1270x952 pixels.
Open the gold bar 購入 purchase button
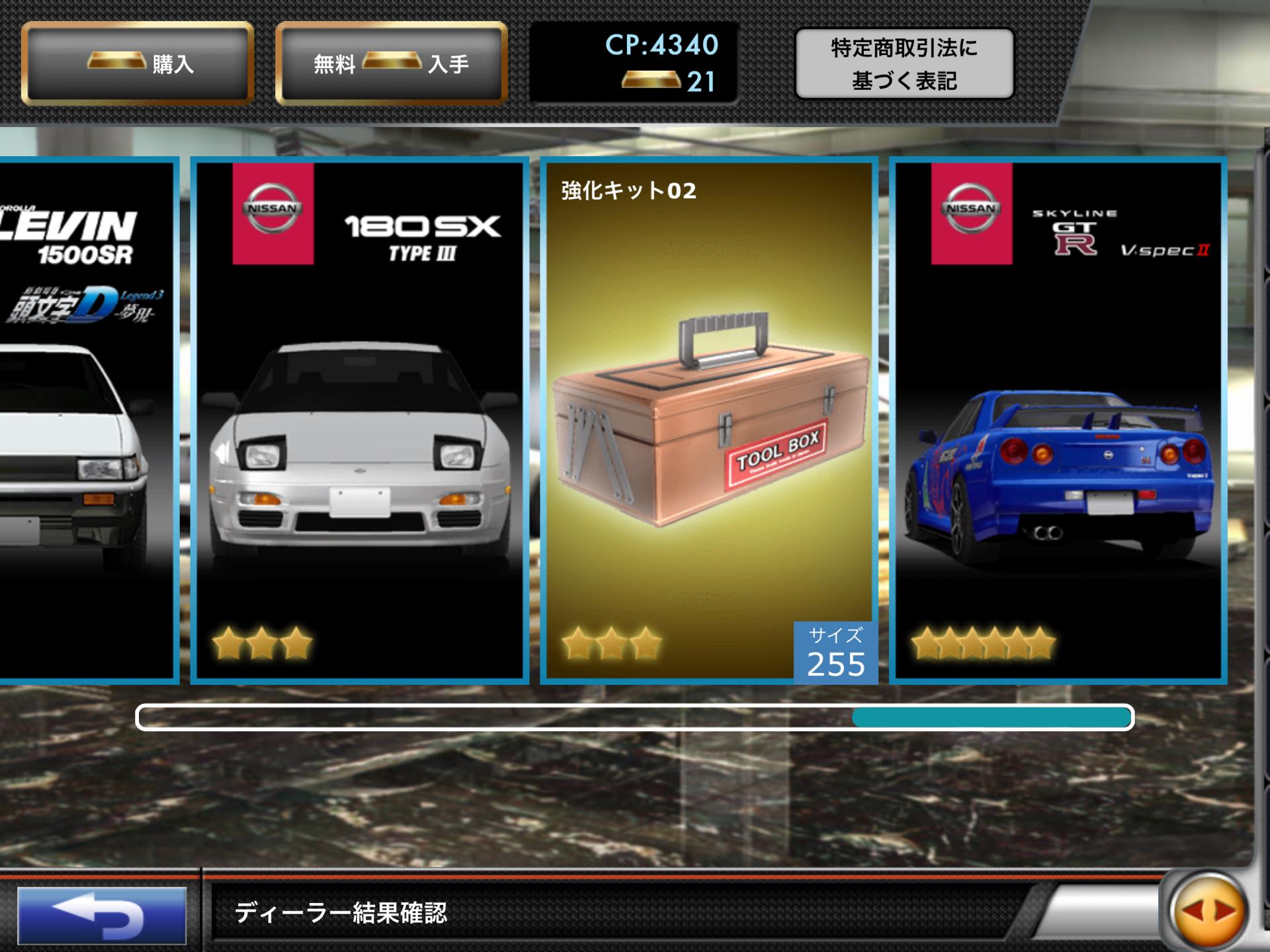click(x=138, y=63)
